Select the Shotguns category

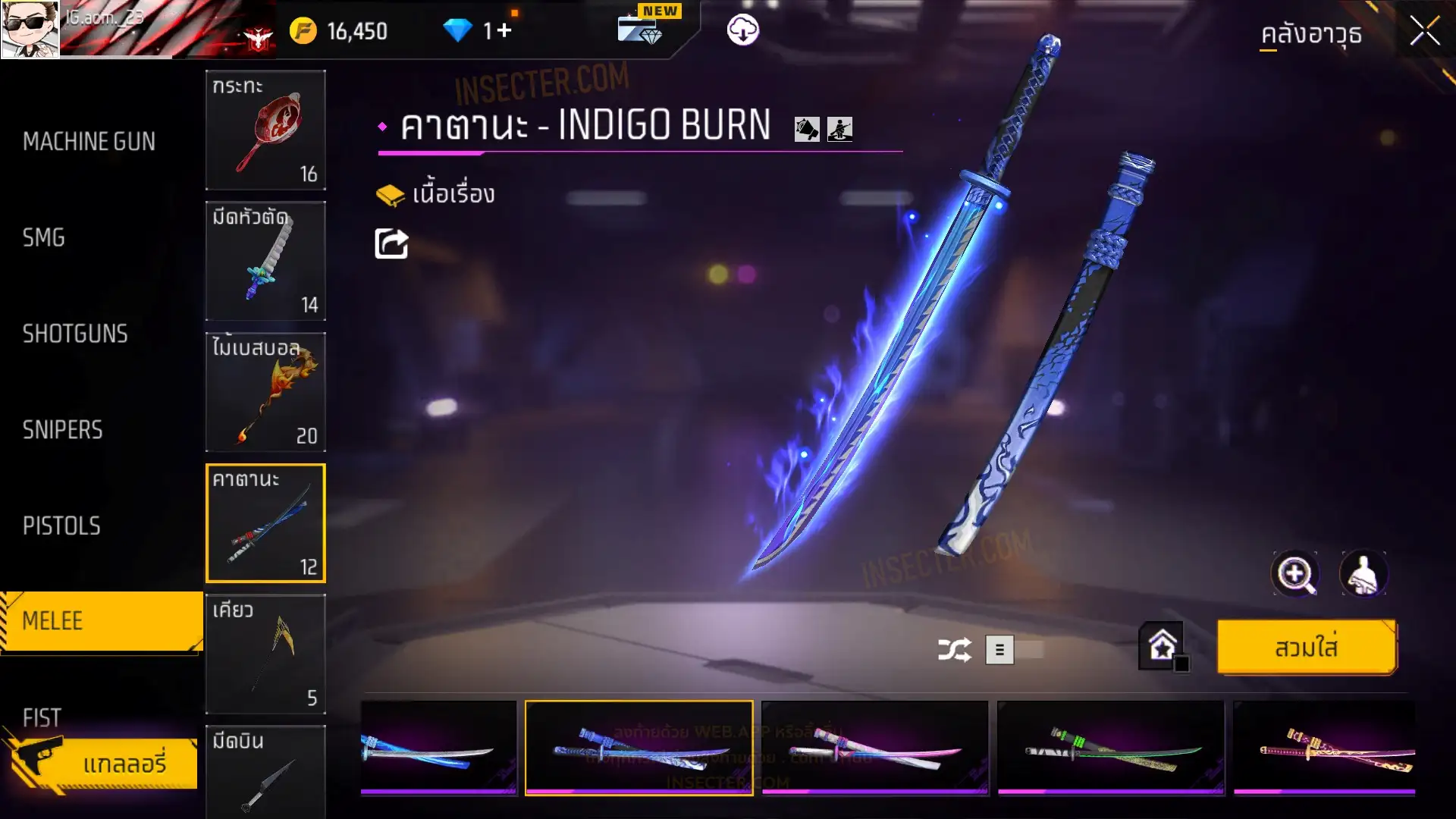pyautogui.click(x=75, y=334)
